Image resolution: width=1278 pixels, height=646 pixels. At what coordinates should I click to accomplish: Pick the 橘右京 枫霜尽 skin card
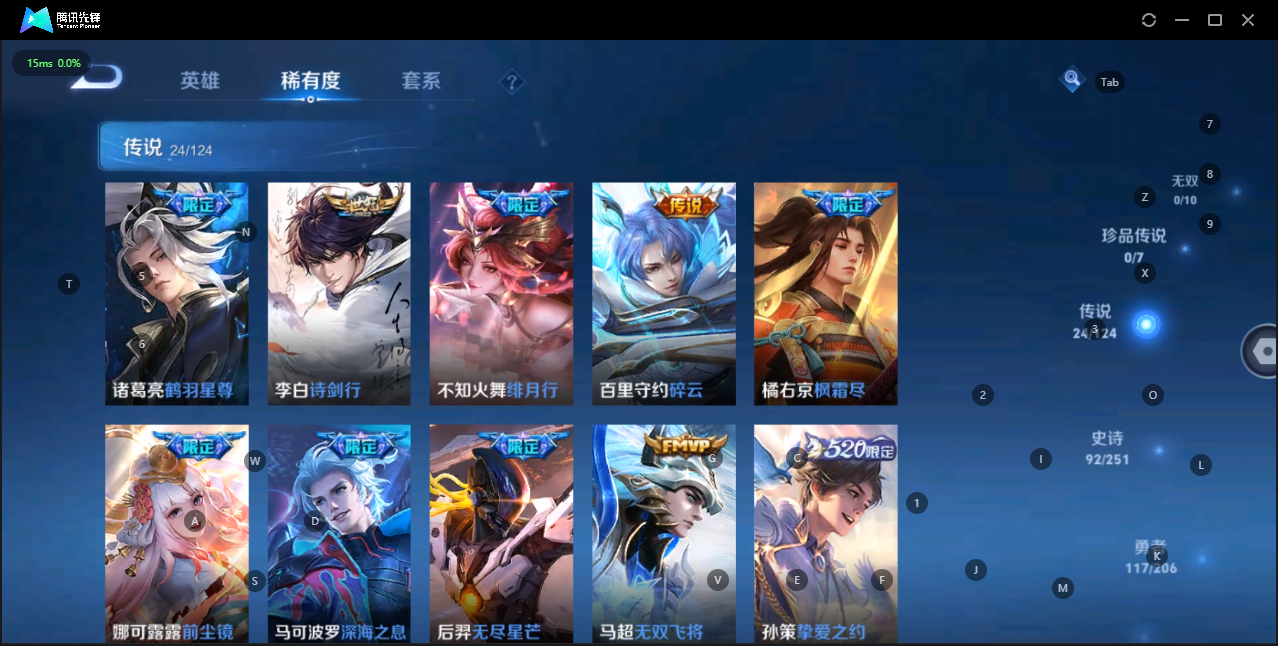[825, 294]
